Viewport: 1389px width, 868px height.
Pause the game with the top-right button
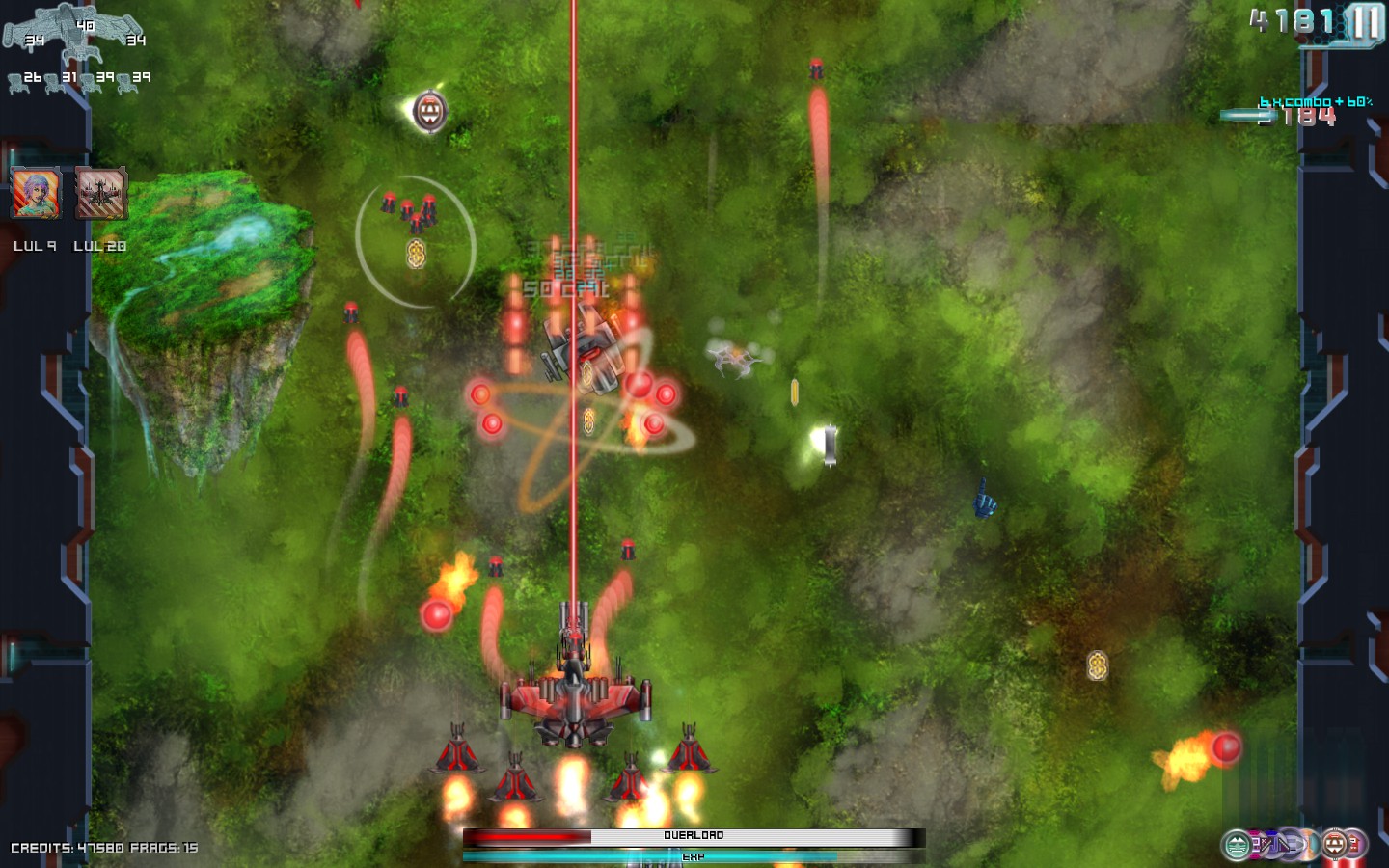click(x=1366, y=23)
